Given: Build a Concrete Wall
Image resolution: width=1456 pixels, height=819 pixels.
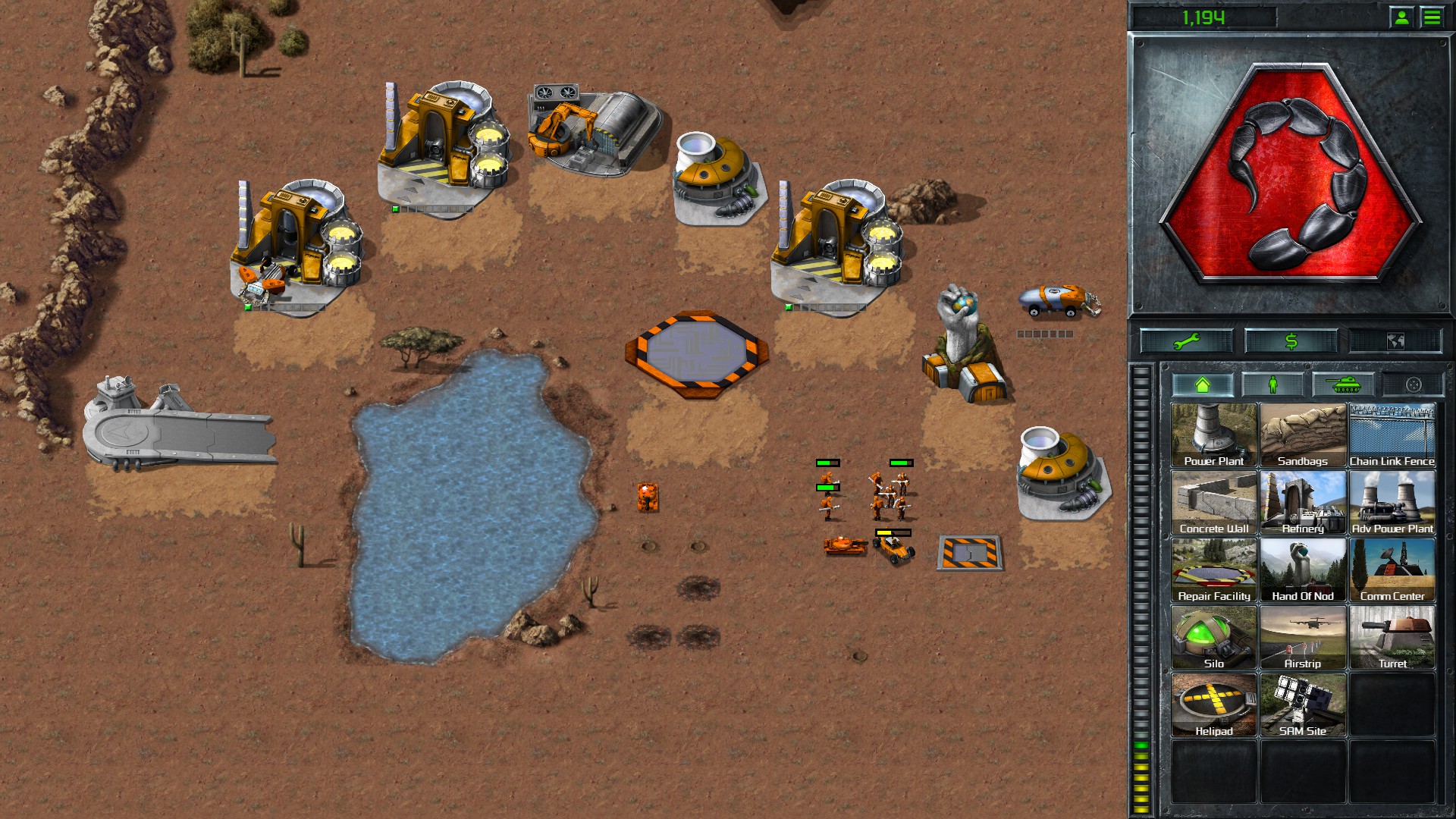Looking at the screenshot, I should click(x=1213, y=500).
